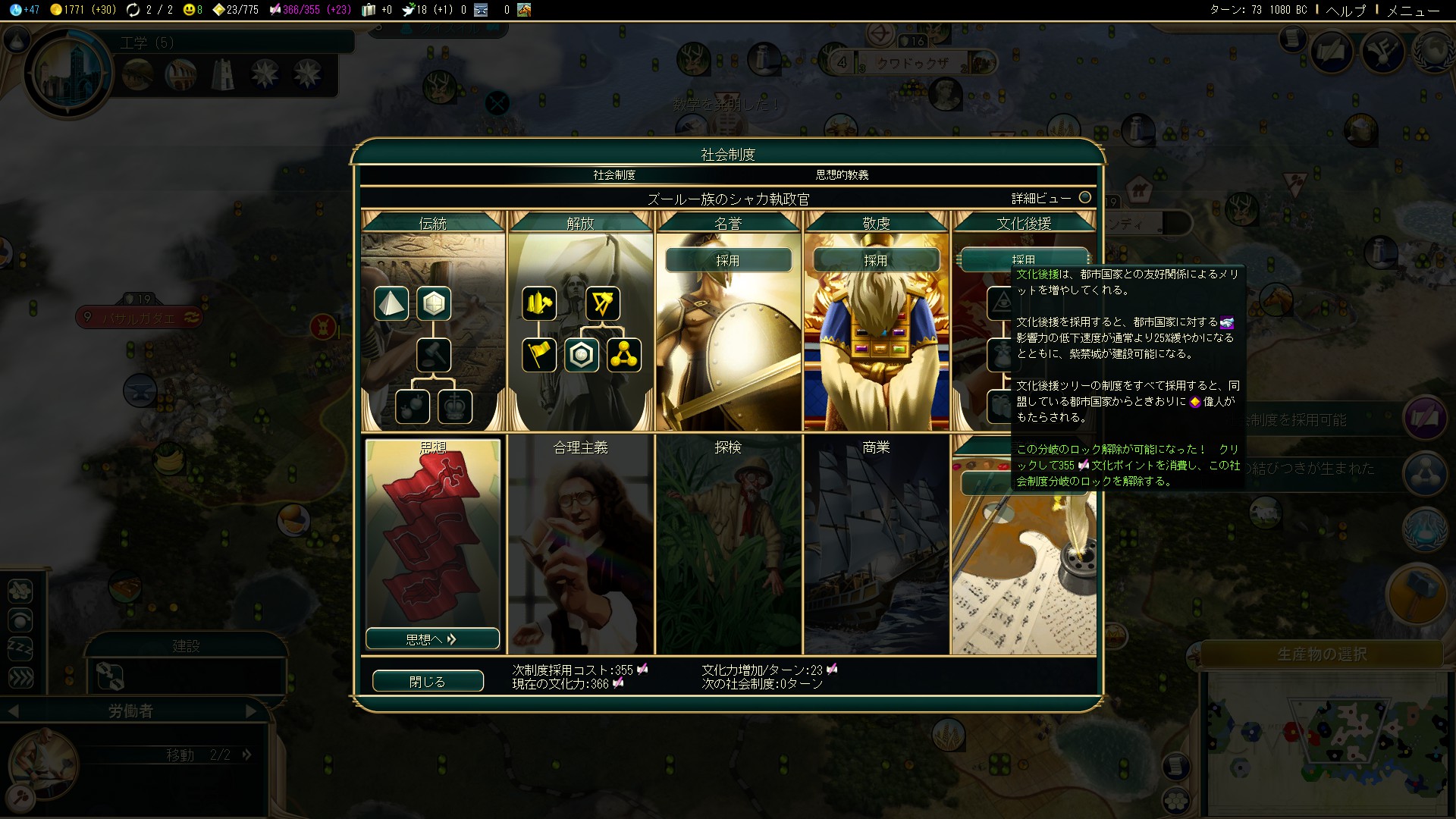Go to the Ideology (思想へ) screen

pos(432,639)
